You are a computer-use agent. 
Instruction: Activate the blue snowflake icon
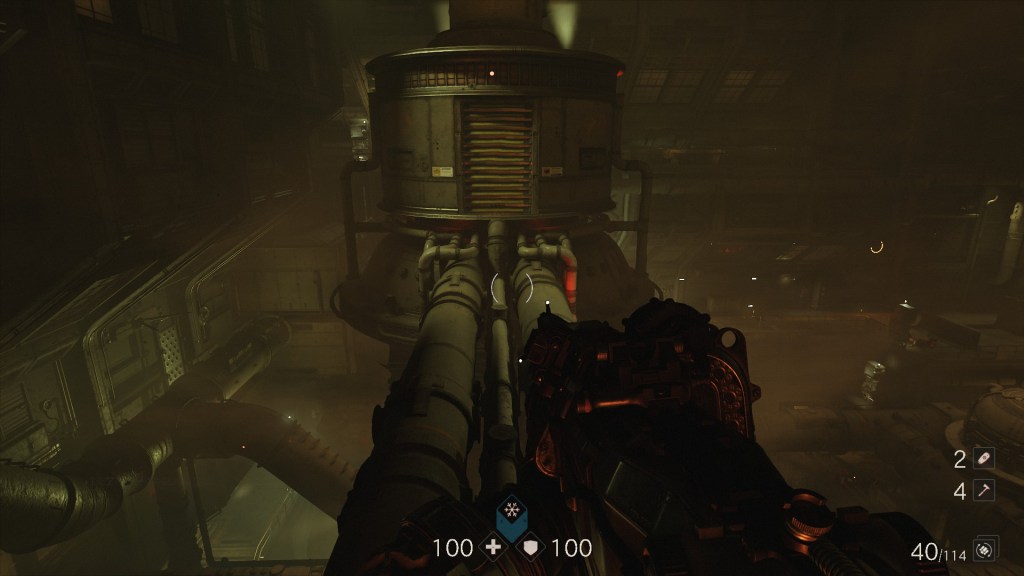click(x=511, y=508)
